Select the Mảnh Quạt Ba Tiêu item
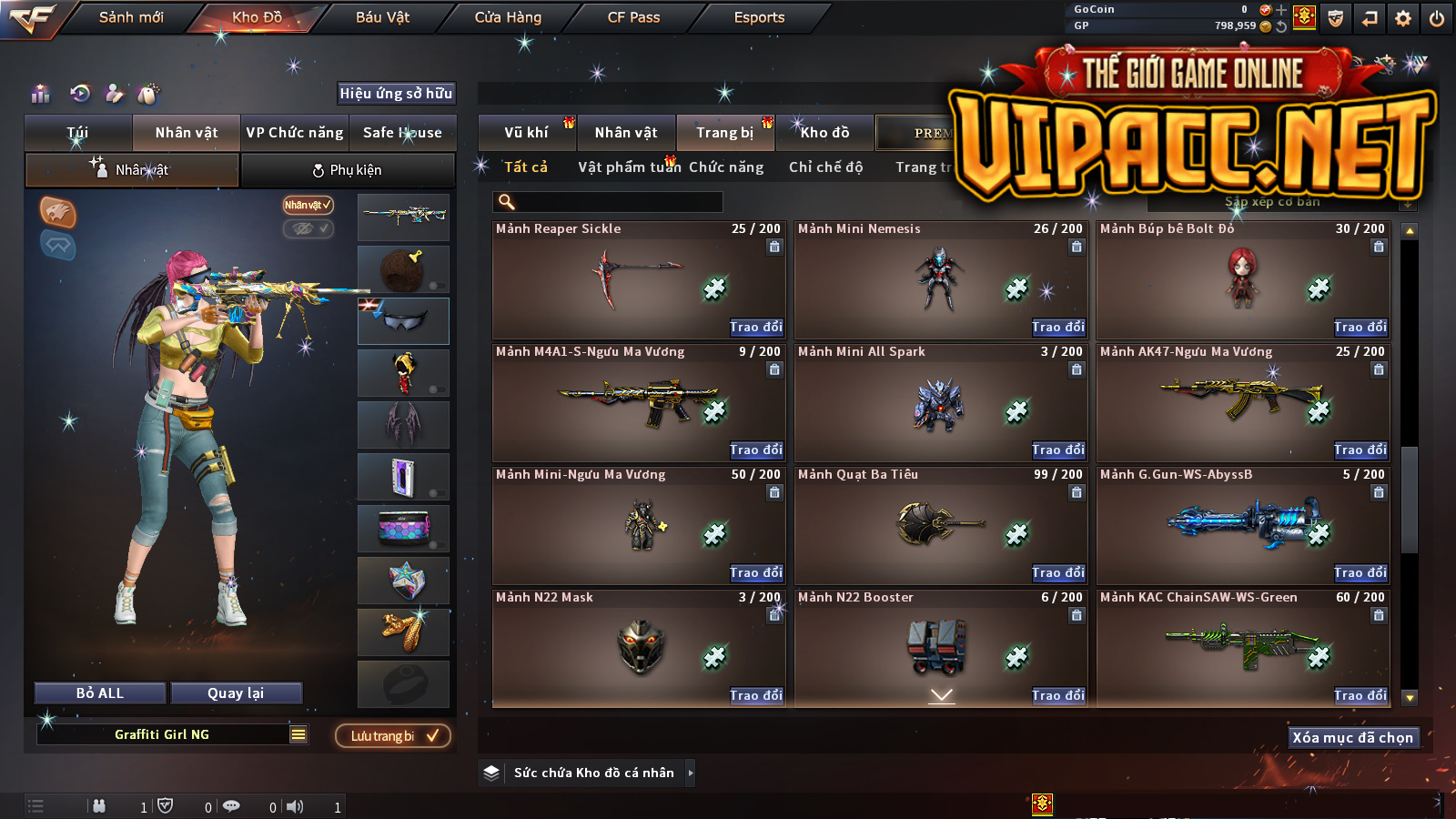Viewport: 1456px width, 819px height. coord(940,525)
